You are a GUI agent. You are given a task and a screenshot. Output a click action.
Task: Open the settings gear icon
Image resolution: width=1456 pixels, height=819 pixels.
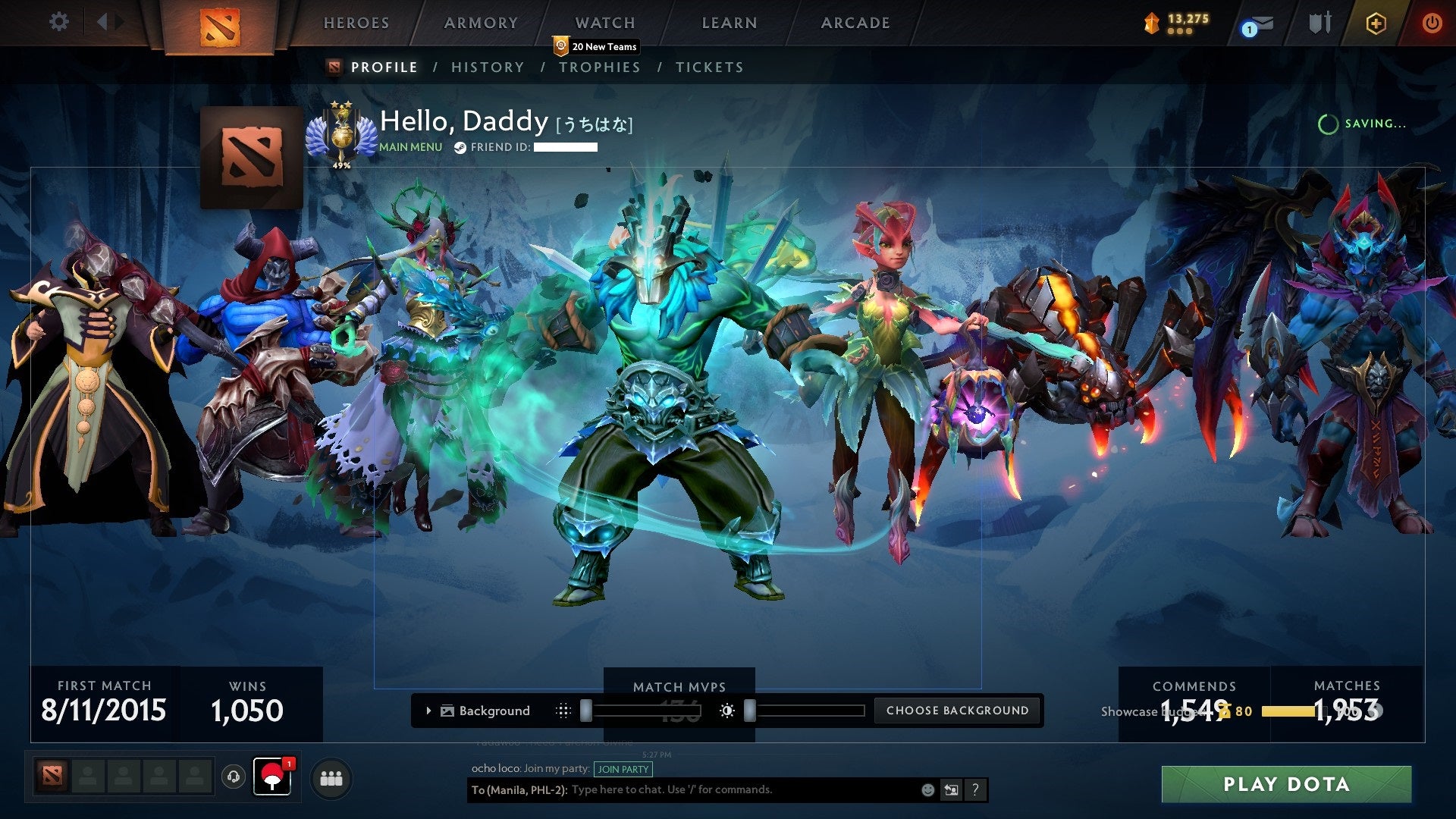58,22
